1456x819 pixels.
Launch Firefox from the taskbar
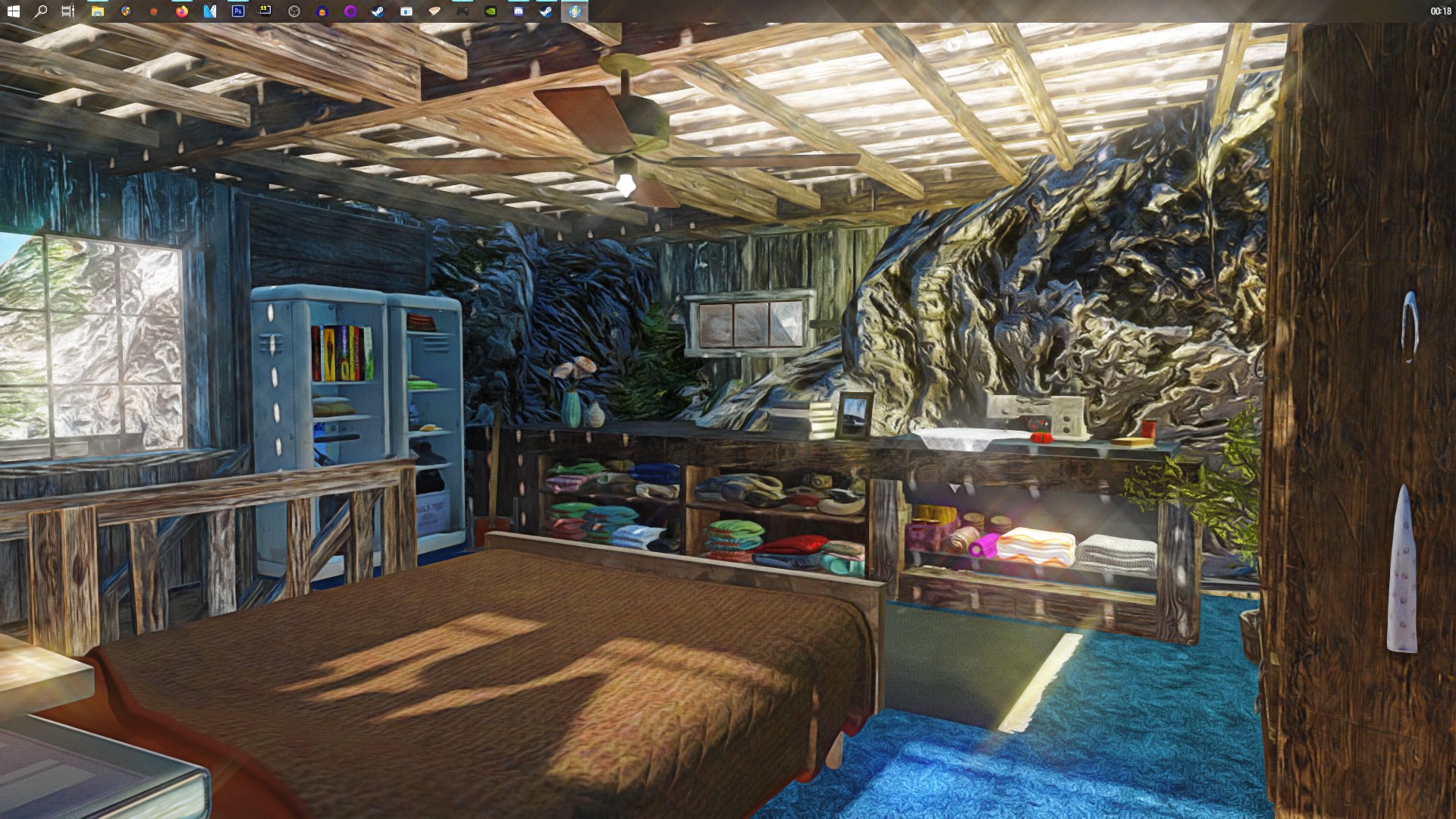pyautogui.click(x=181, y=11)
